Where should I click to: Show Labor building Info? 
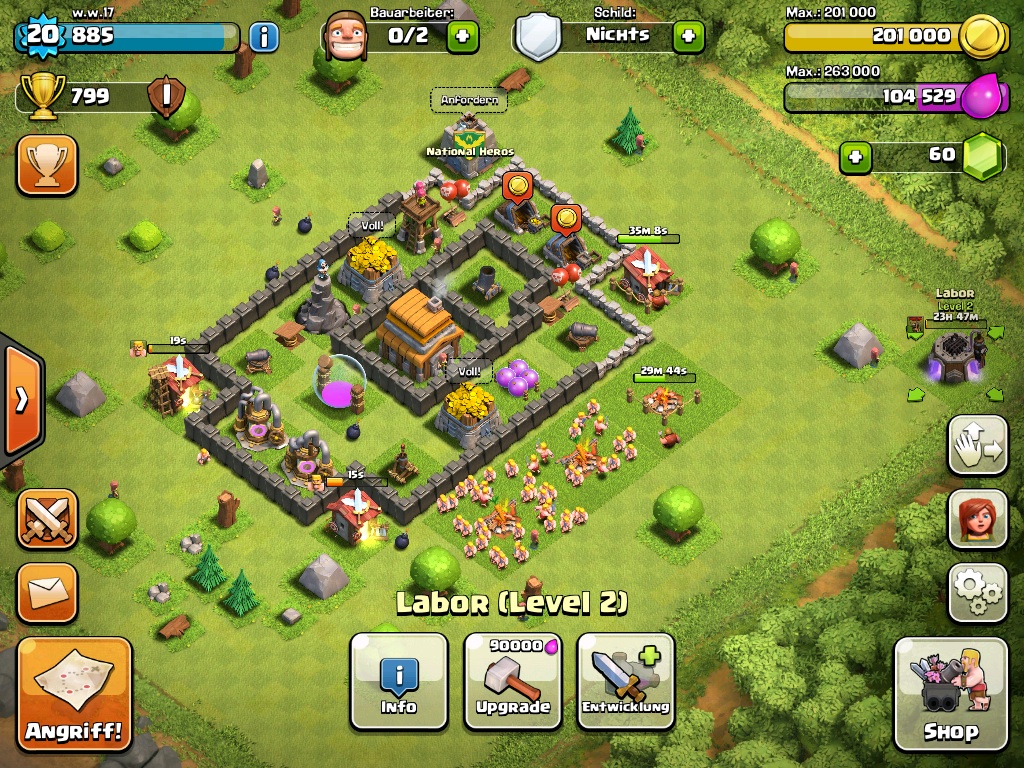pos(399,681)
